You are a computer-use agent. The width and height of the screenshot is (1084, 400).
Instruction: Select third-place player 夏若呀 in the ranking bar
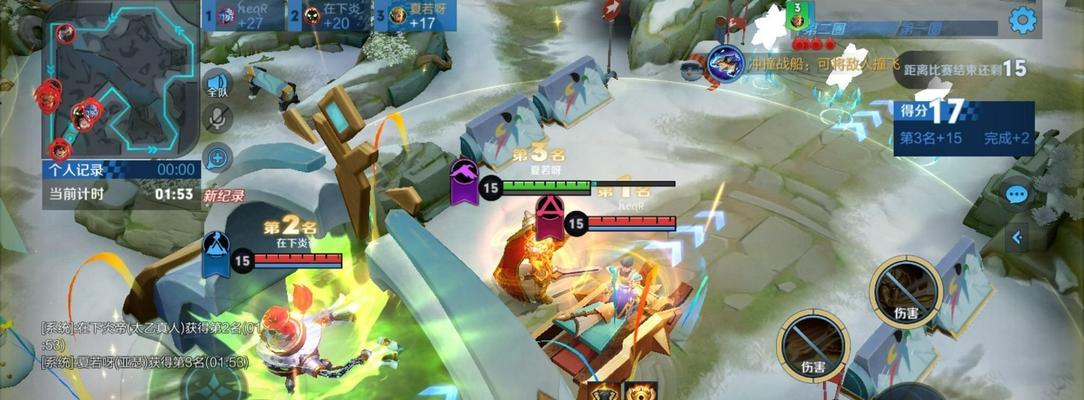(414, 15)
